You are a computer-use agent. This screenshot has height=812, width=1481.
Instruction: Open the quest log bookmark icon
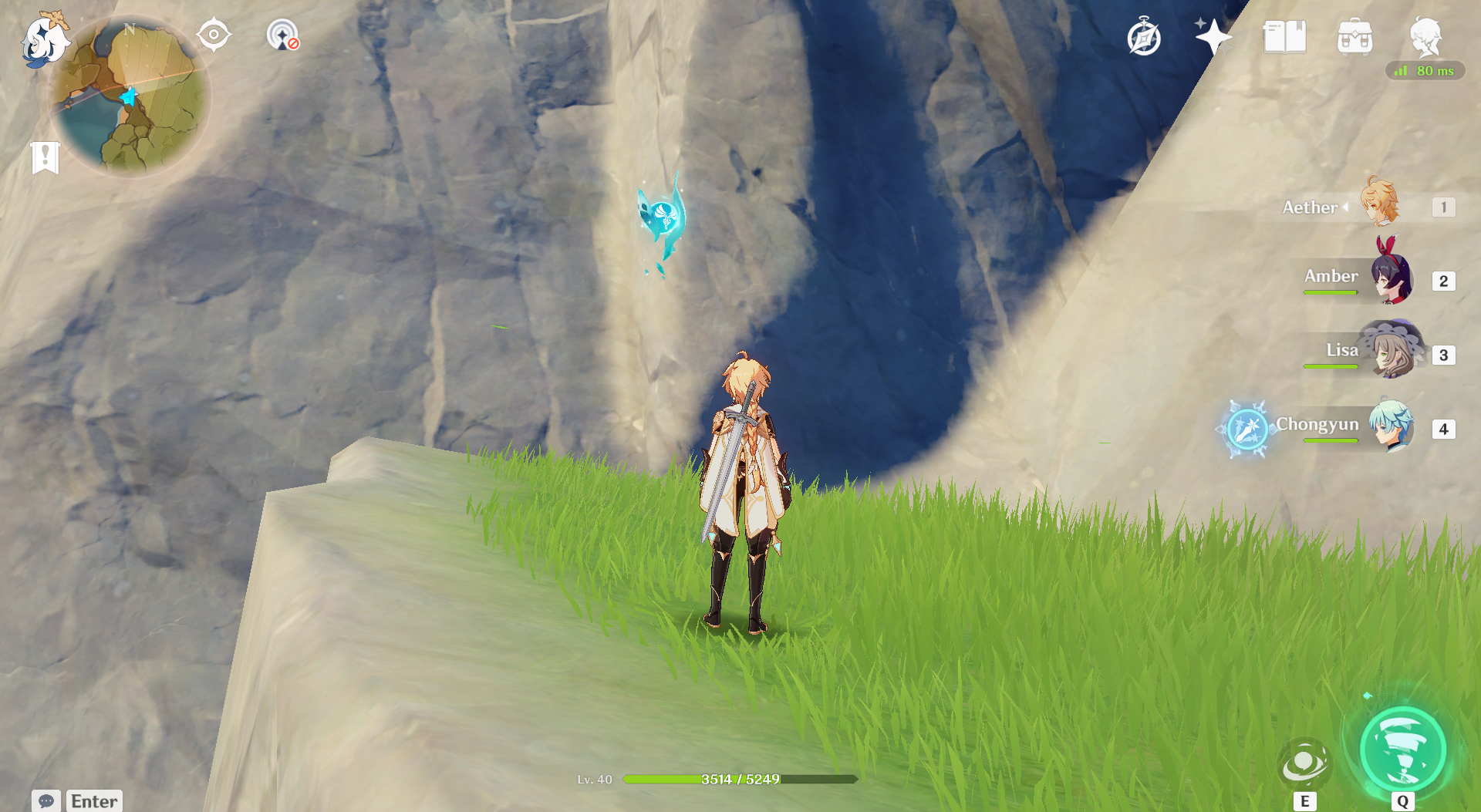(x=46, y=157)
